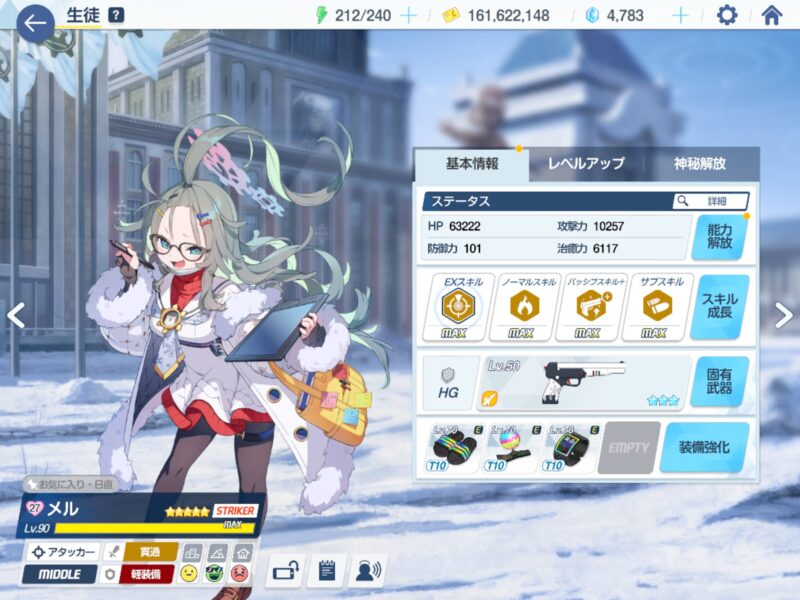Show the next student
Viewport: 800px width, 600px height.
[x=783, y=315]
